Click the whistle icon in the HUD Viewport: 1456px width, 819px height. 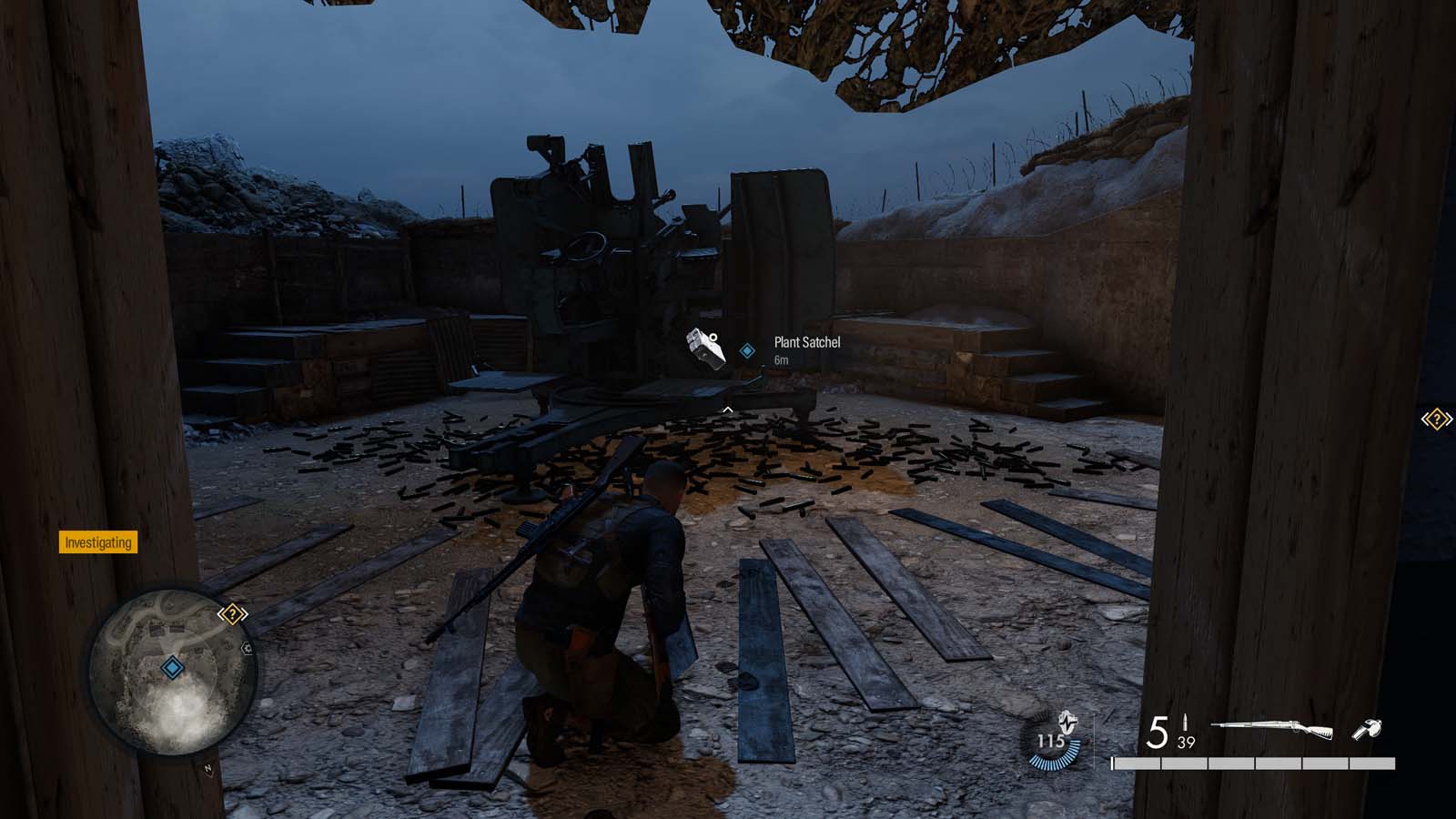[1368, 729]
